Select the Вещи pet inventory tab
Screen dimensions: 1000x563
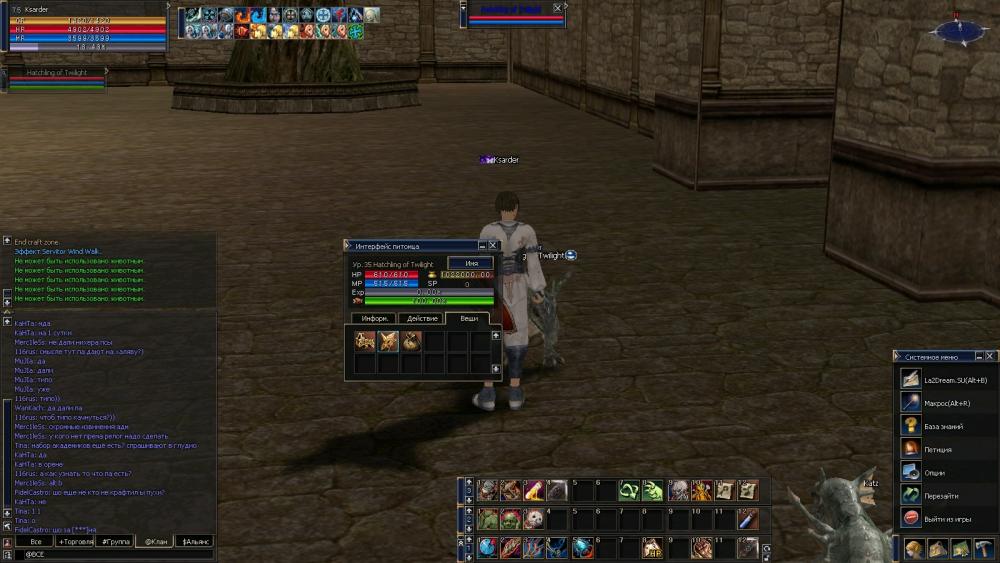pos(467,318)
